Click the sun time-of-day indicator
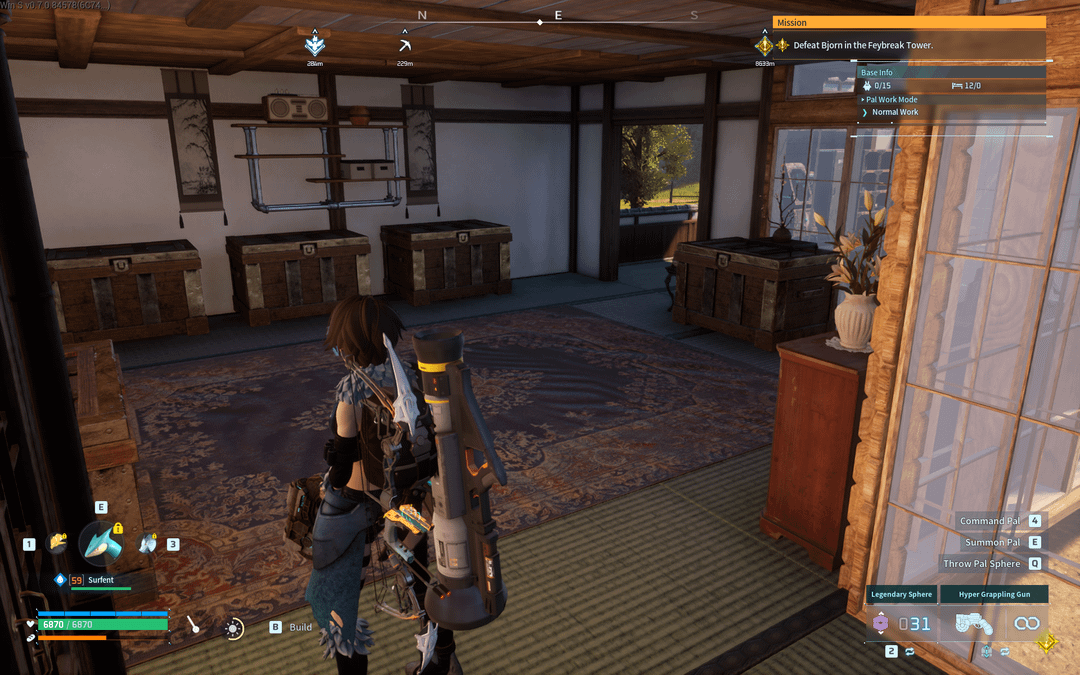1080x675 pixels. point(233,628)
